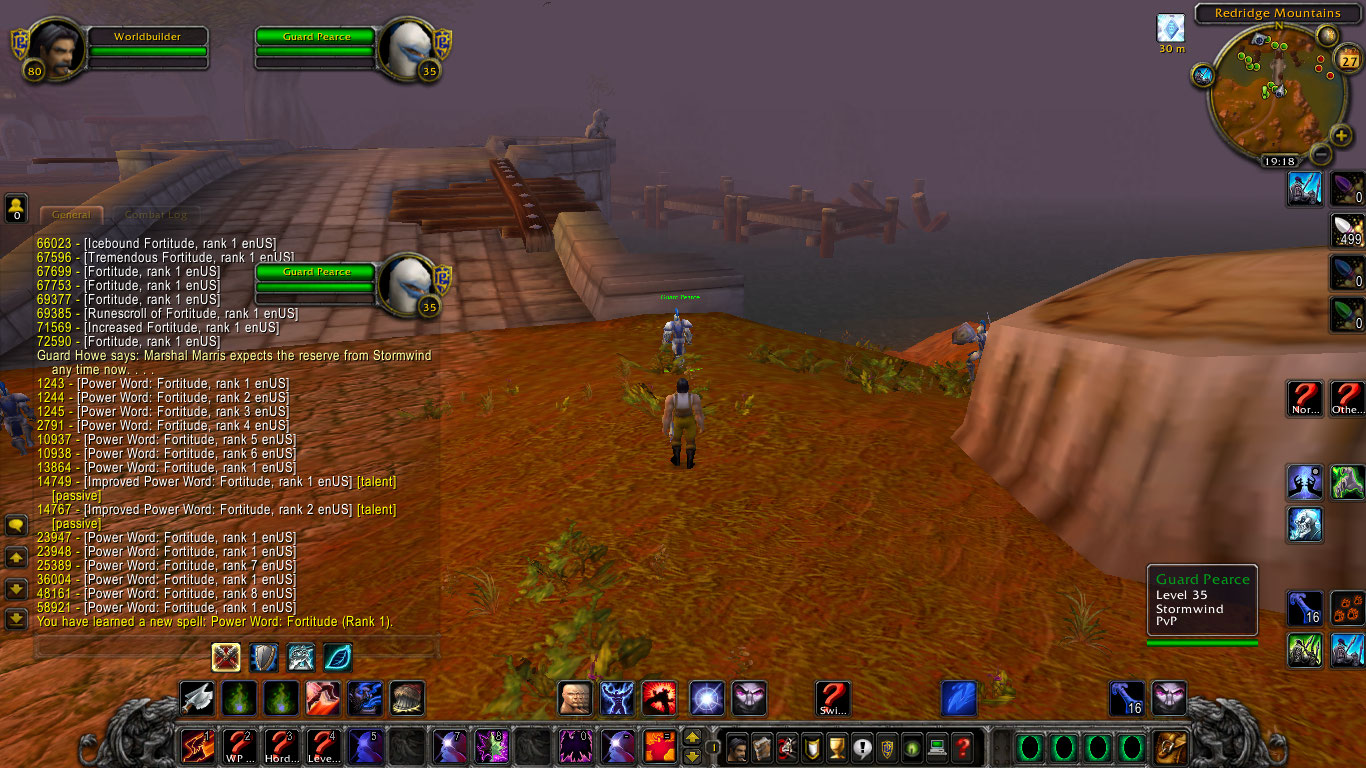Zoom out the minimap with minus button

[x=1320, y=155]
